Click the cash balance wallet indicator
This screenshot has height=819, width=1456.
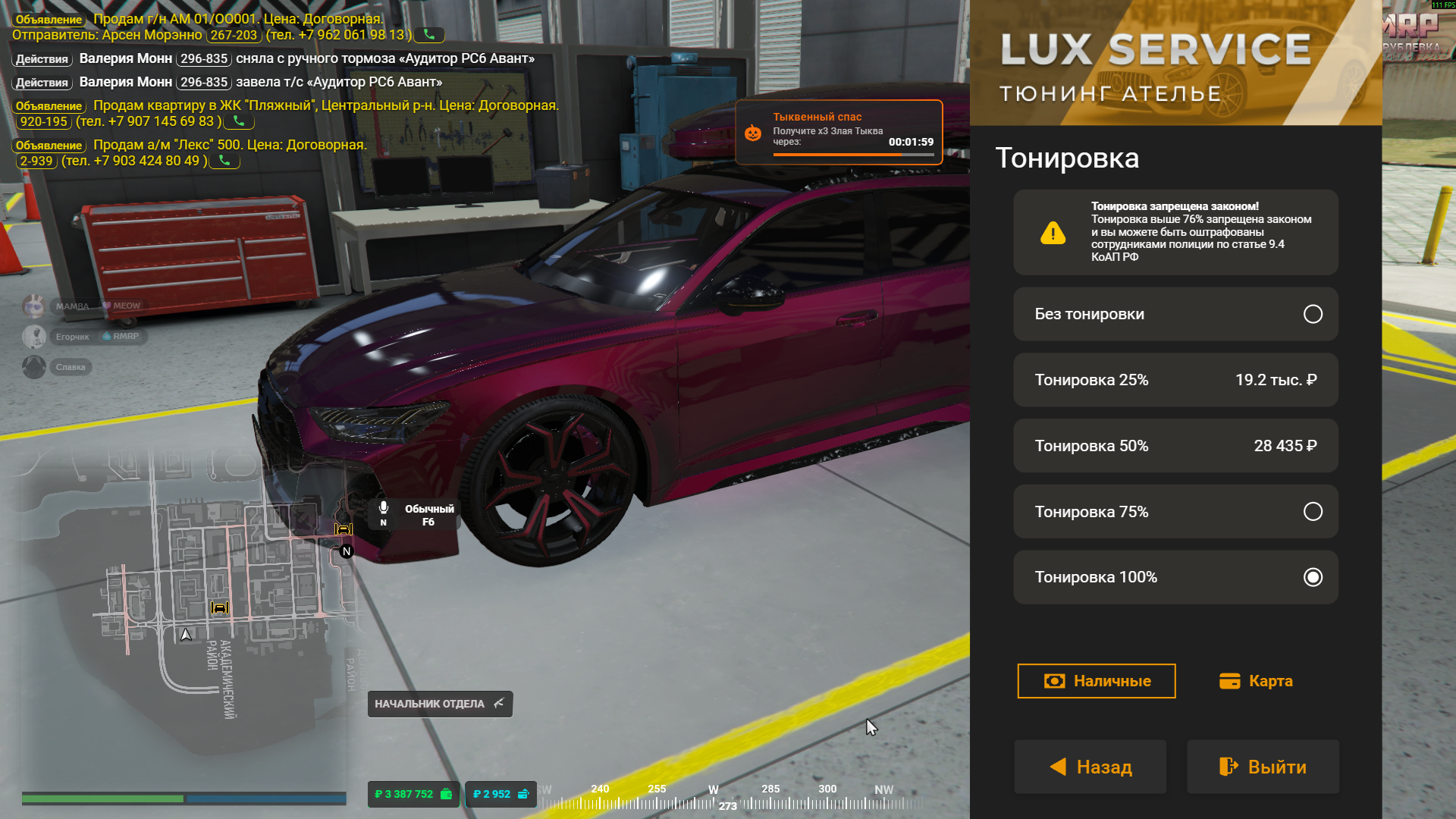coord(413,794)
